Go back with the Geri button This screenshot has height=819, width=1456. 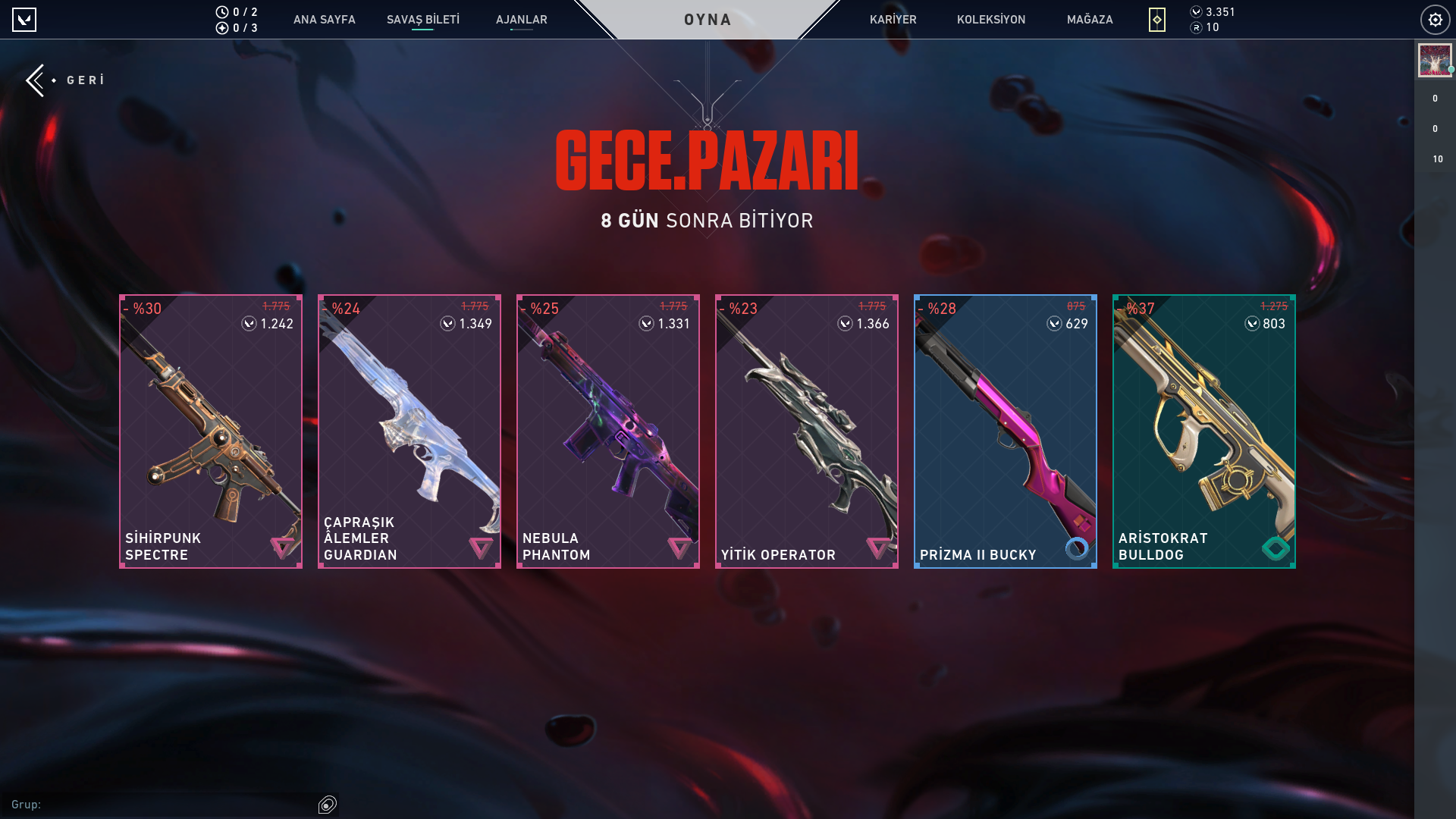pyautogui.click(x=67, y=80)
